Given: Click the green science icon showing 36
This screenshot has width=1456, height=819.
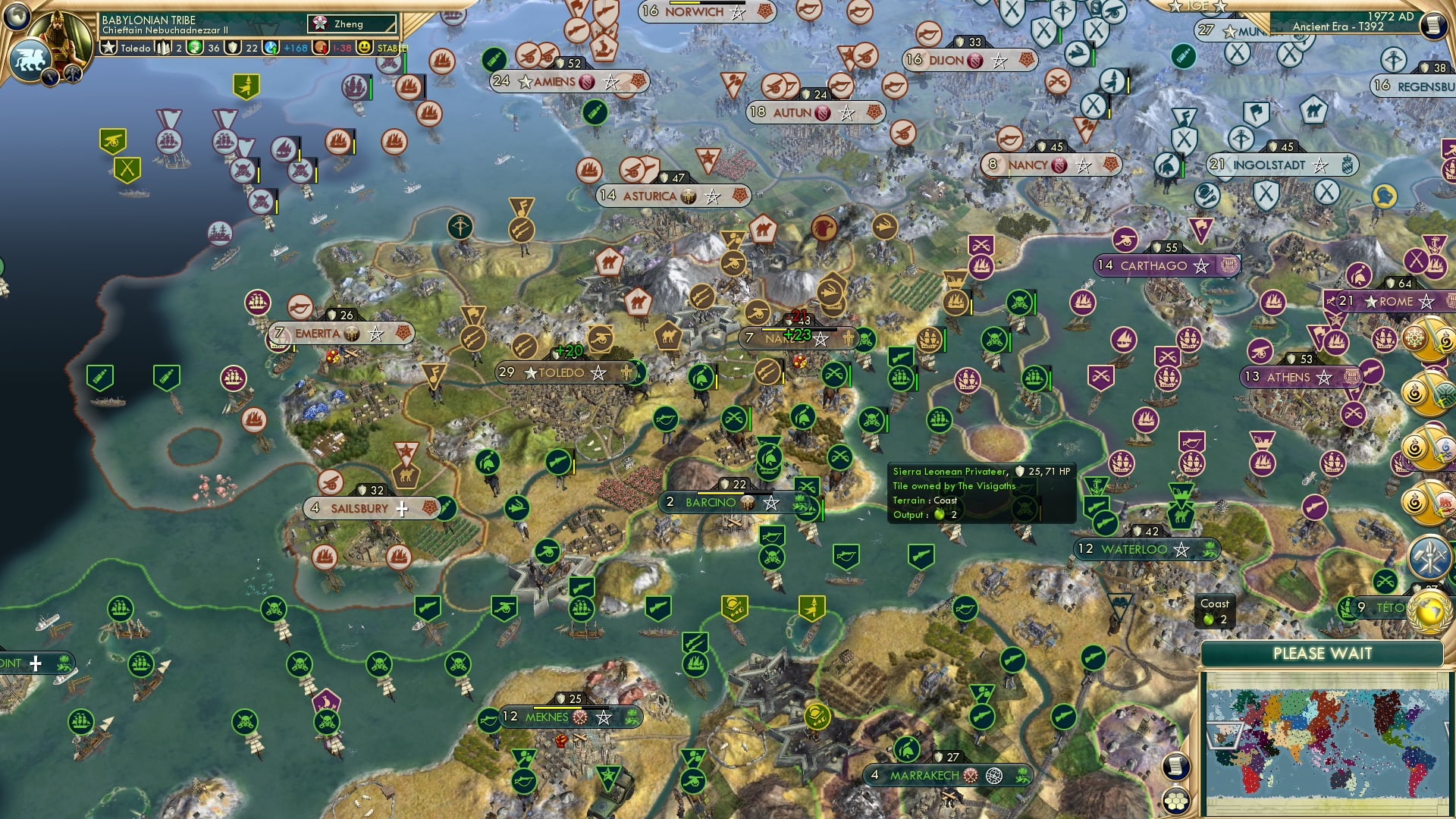Looking at the screenshot, I should [x=194, y=47].
